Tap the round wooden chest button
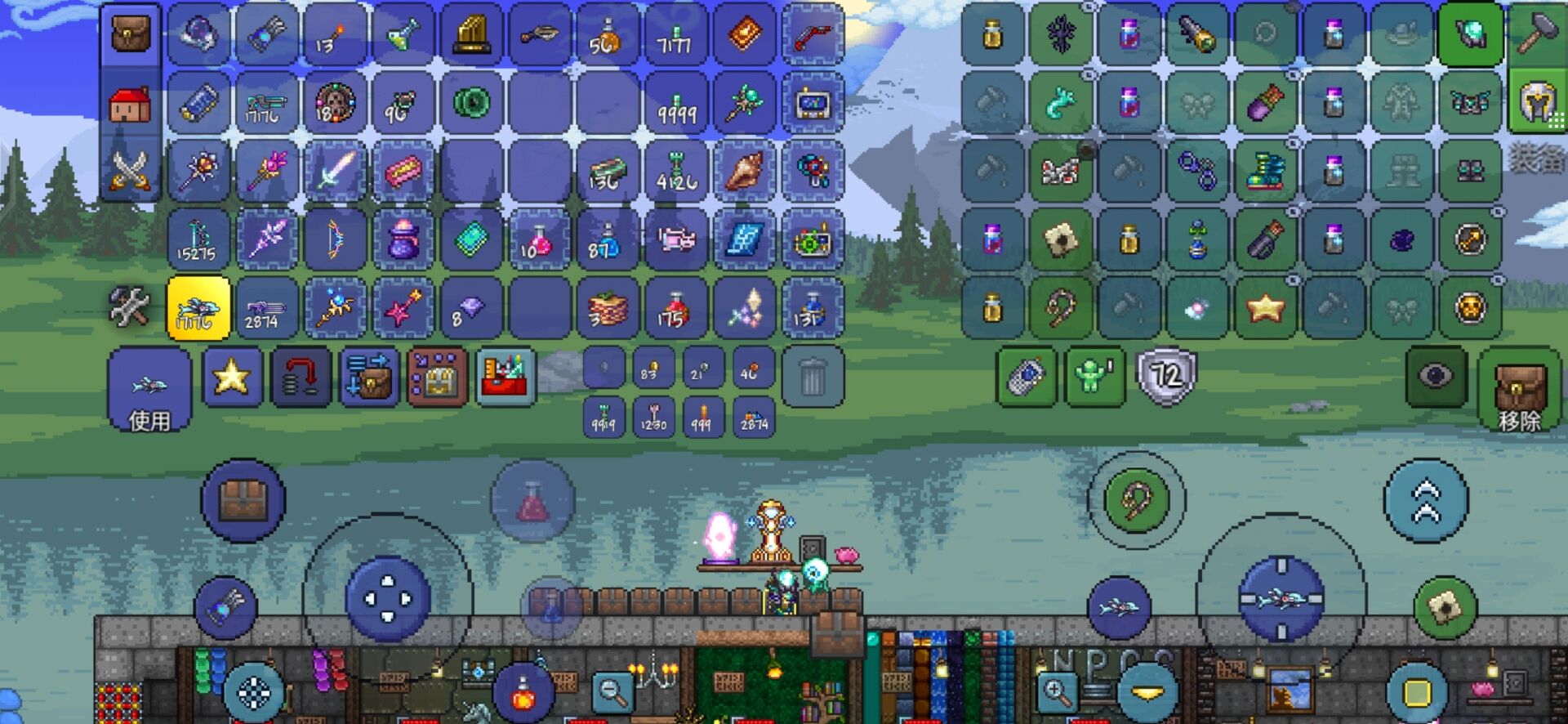The height and width of the screenshot is (724, 1568). point(243,499)
